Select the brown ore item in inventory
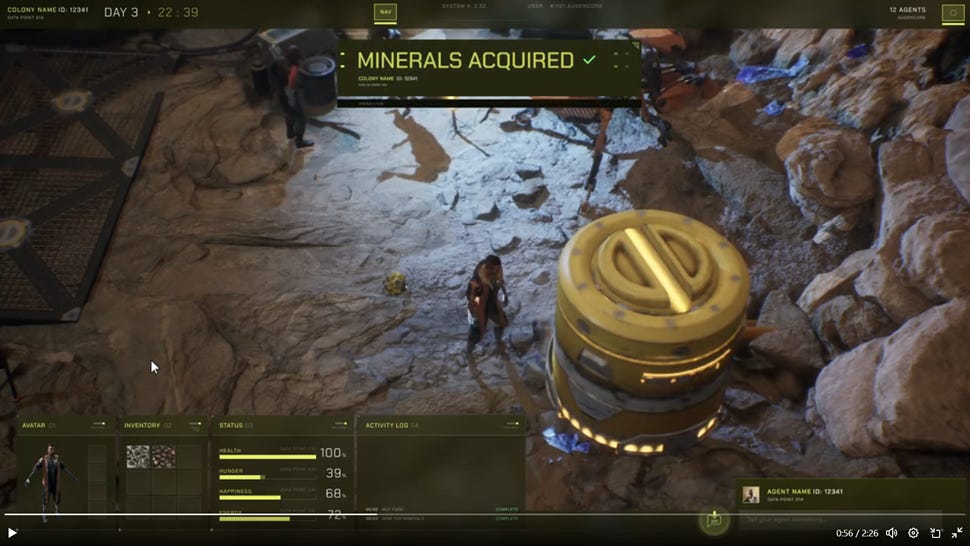 click(x=163, y=456)
